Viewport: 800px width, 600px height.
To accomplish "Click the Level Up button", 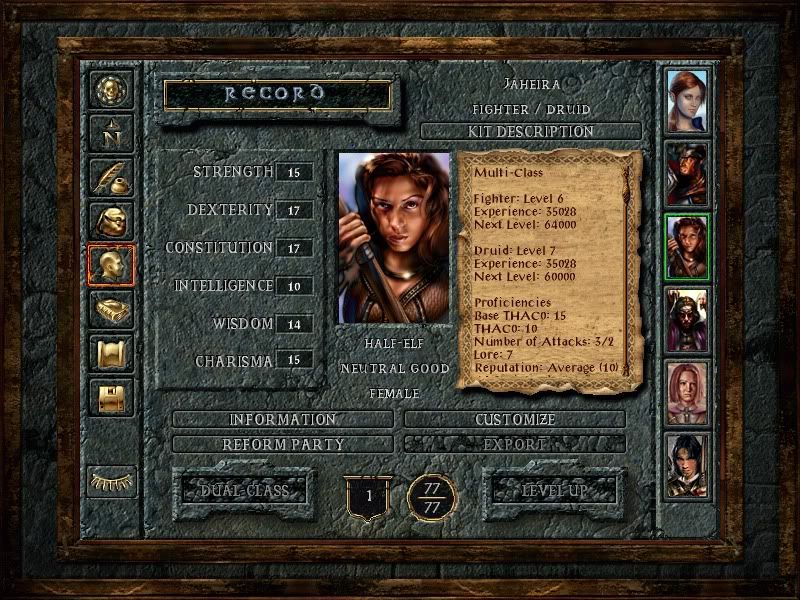I will point(553,491).
